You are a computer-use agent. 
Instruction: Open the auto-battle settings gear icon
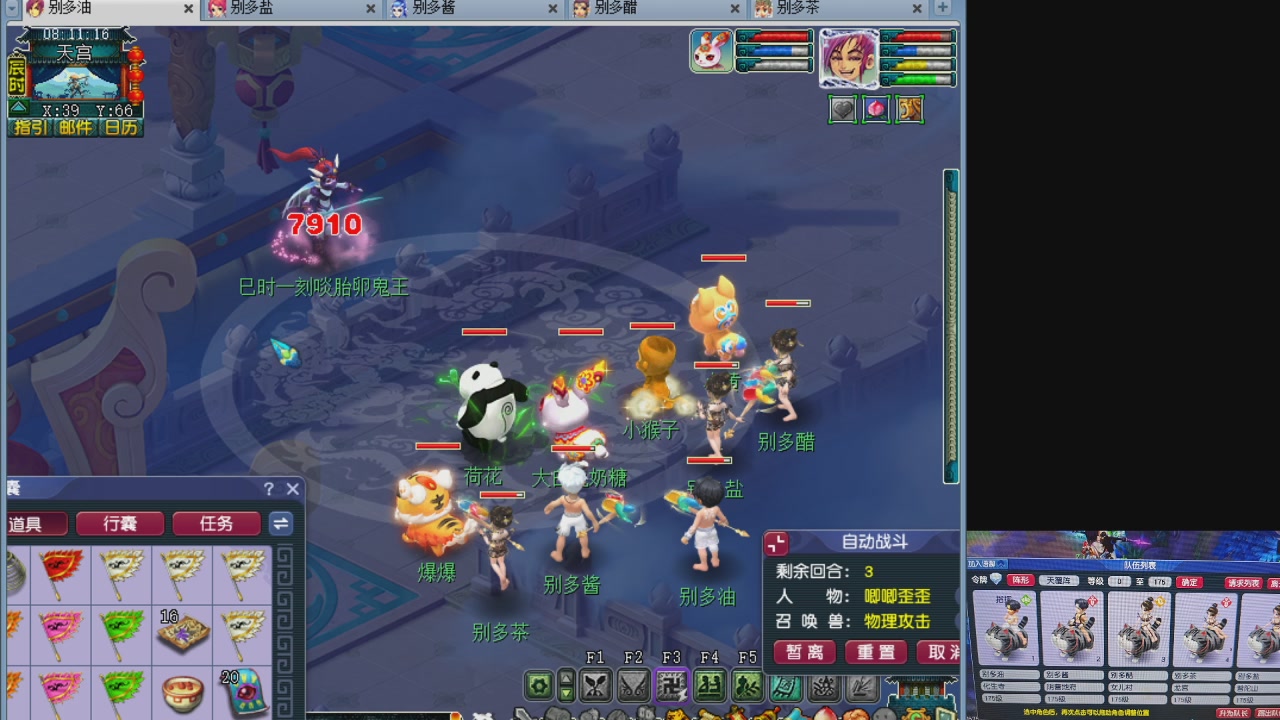537,686
